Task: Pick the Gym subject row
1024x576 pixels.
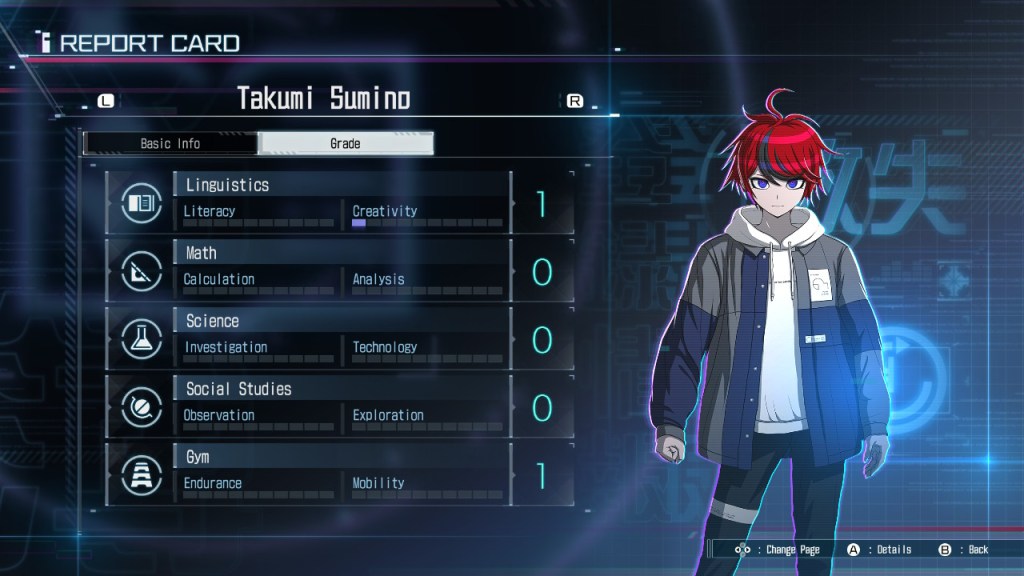Action: click(340, 474)
